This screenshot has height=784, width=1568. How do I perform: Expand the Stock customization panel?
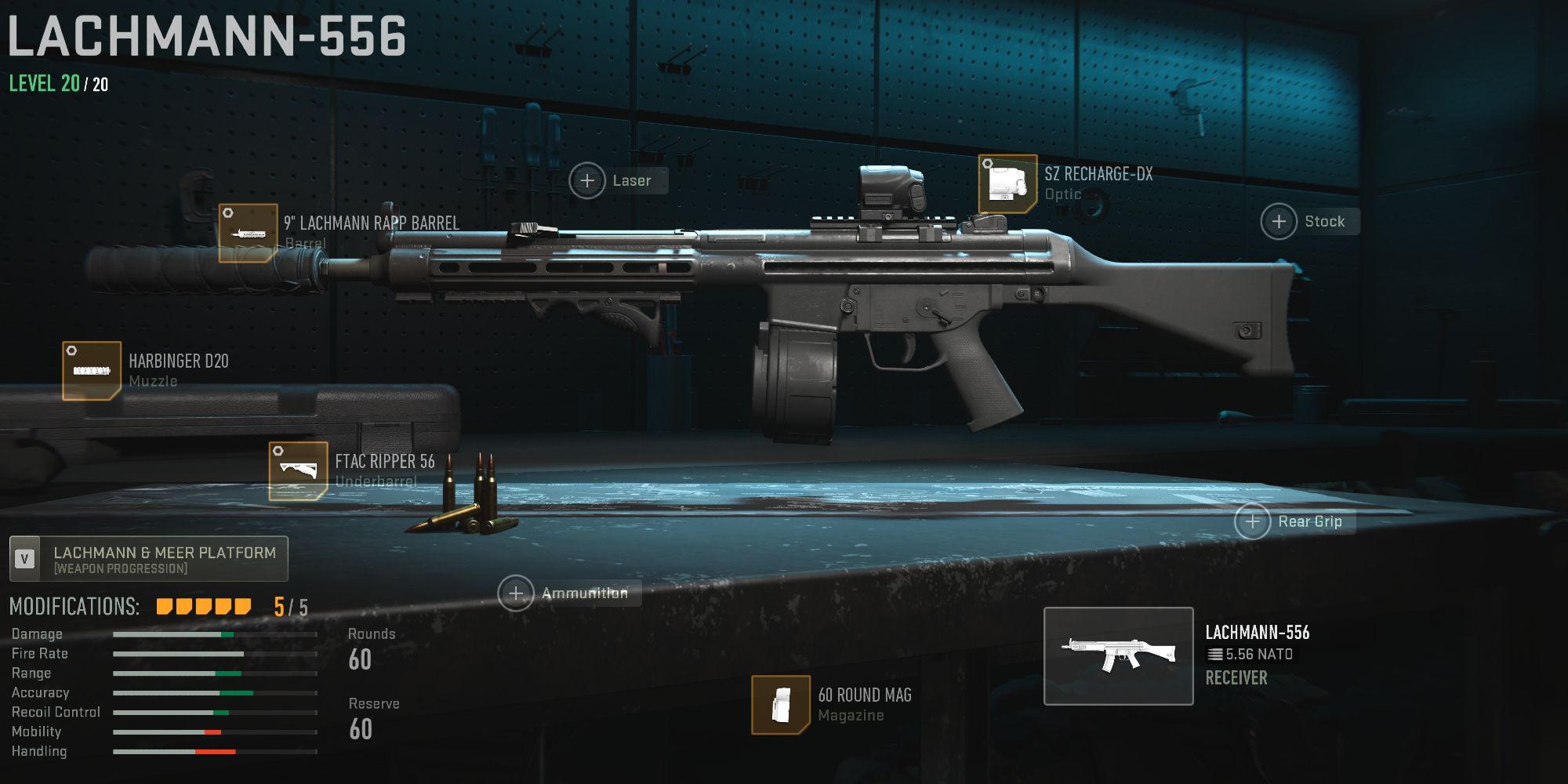[1279, 221]
